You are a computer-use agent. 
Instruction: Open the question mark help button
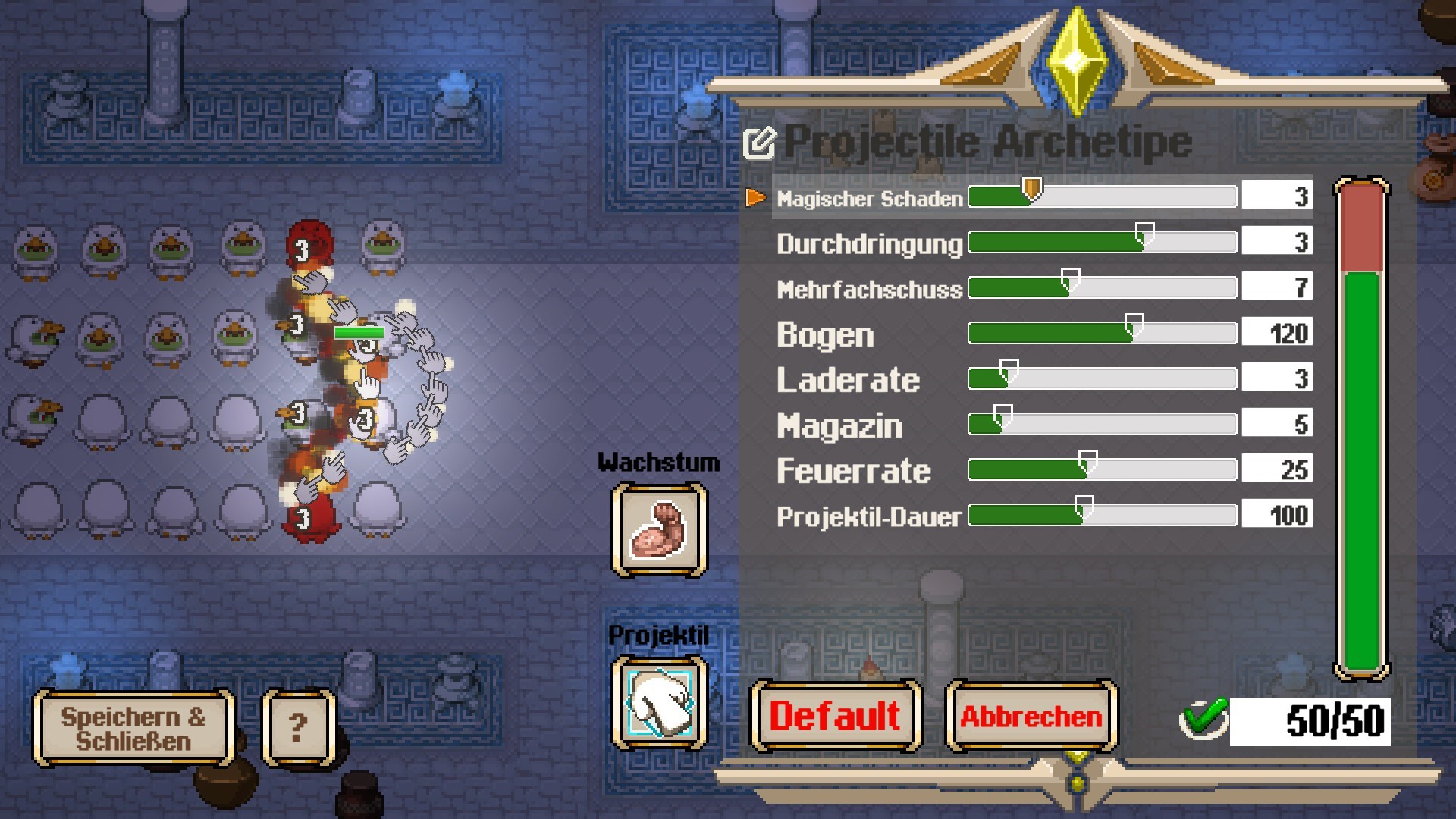[x=298, y=728]
